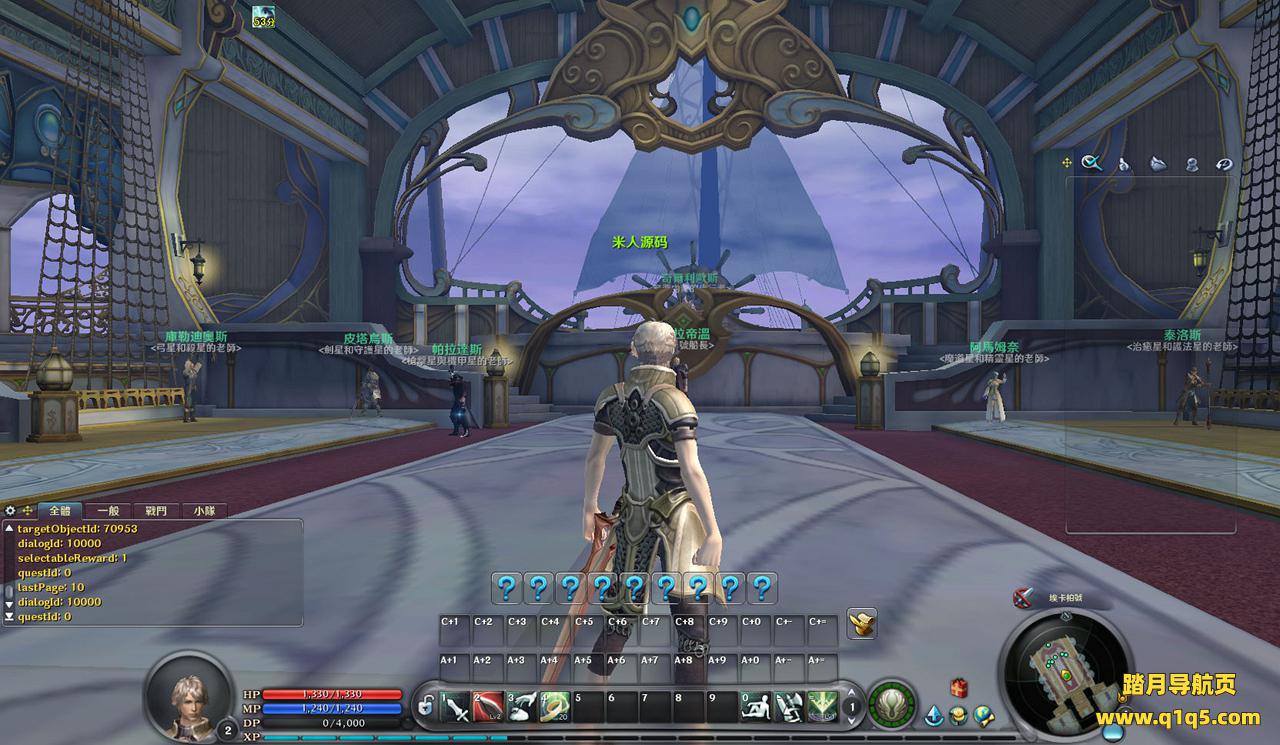1280x745 pixels.
Task: Select the player character portrait
Action: tap(187, 692)
